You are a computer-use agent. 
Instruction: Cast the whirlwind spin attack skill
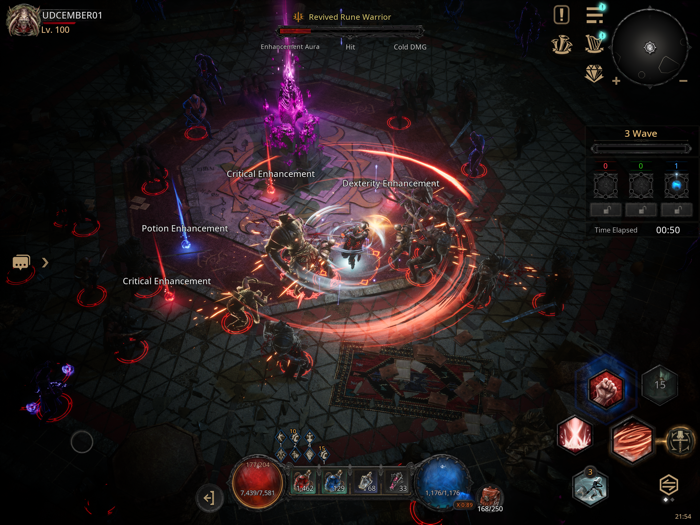(x=631, y=440)
